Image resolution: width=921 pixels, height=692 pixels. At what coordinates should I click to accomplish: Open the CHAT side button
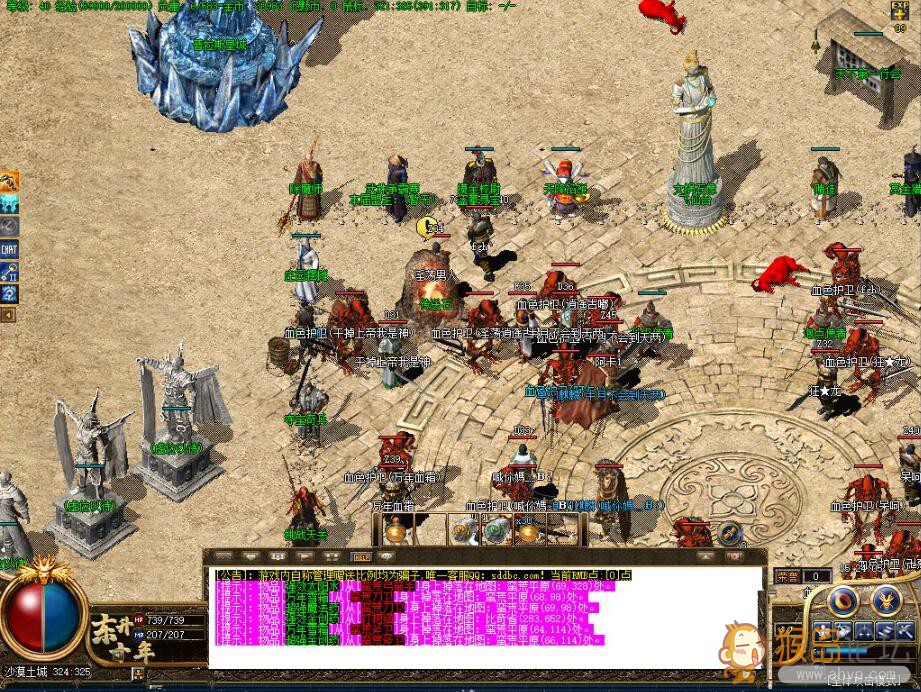9,249
